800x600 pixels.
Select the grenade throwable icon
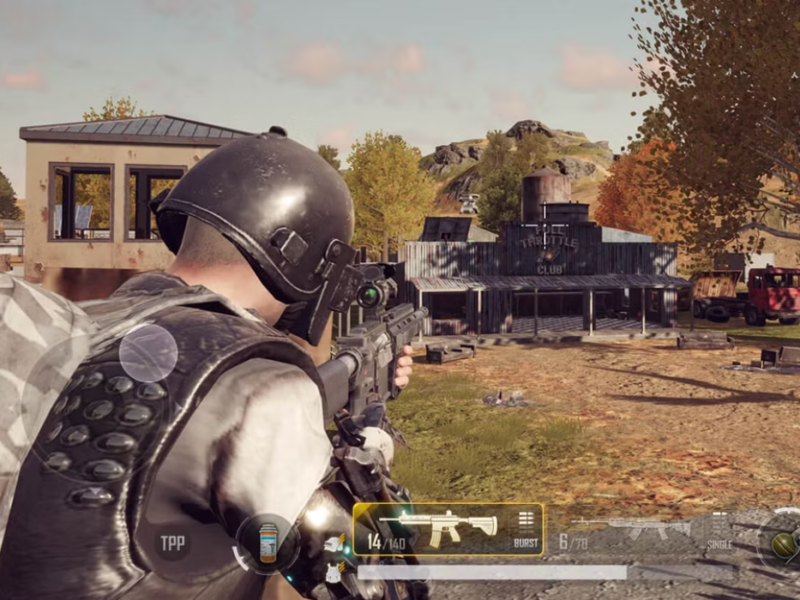pyautogui.click(x=782, y=543)
